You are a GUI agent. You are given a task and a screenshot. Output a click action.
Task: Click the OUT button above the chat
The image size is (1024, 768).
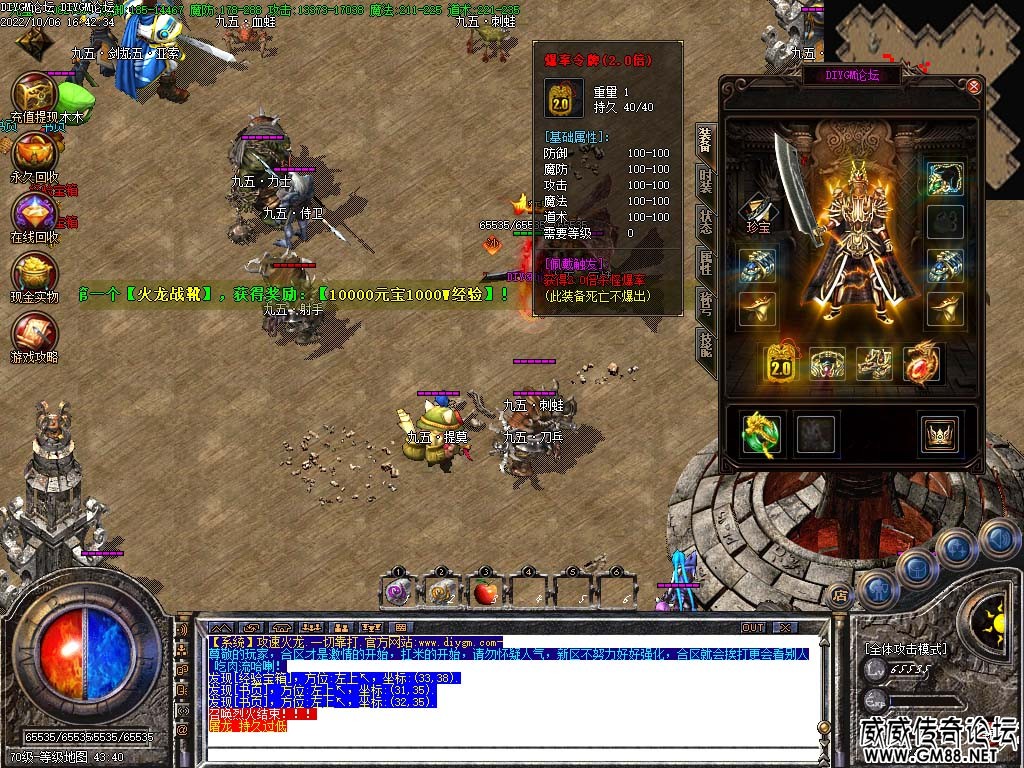pyautogui.click(x=752, y=628)
